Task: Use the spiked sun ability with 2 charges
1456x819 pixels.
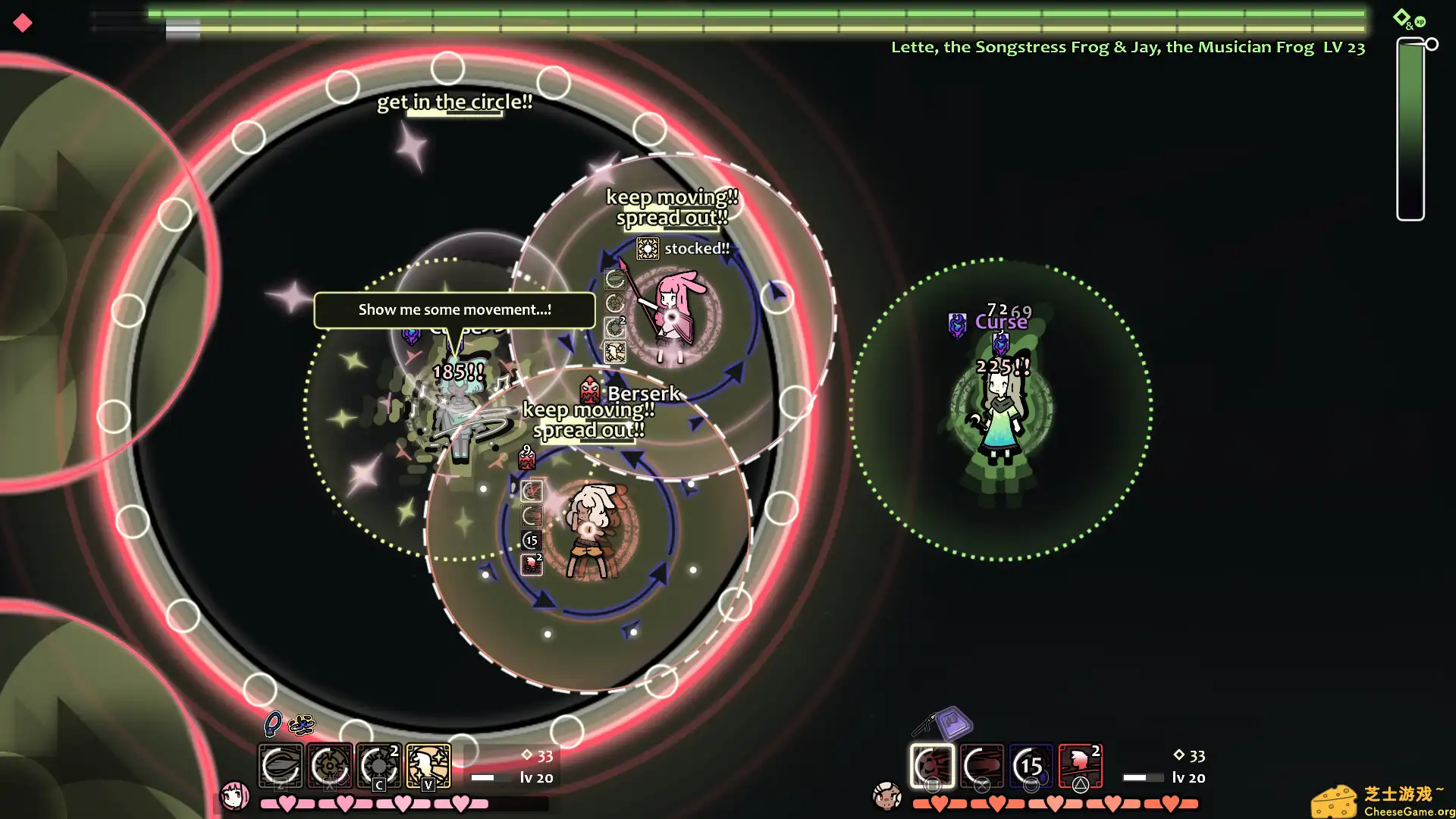Action: coord(379,765)
